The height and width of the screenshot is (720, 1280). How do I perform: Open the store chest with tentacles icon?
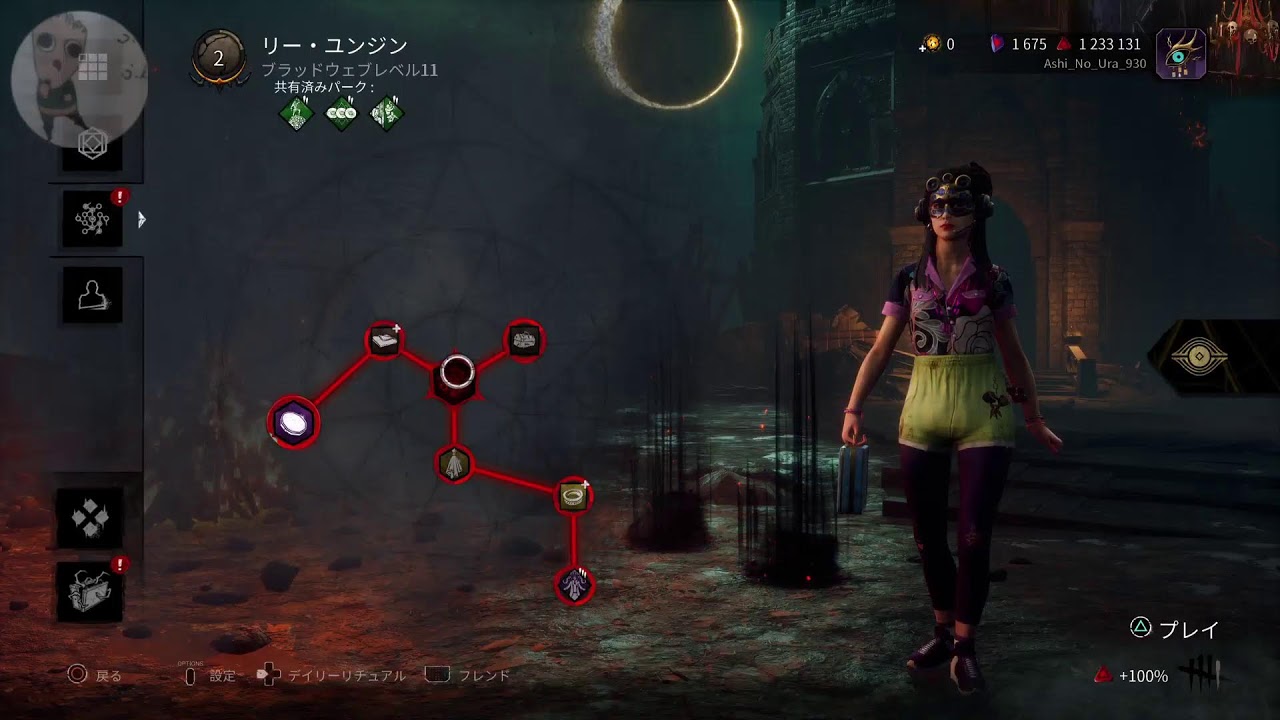coord(91,592)
